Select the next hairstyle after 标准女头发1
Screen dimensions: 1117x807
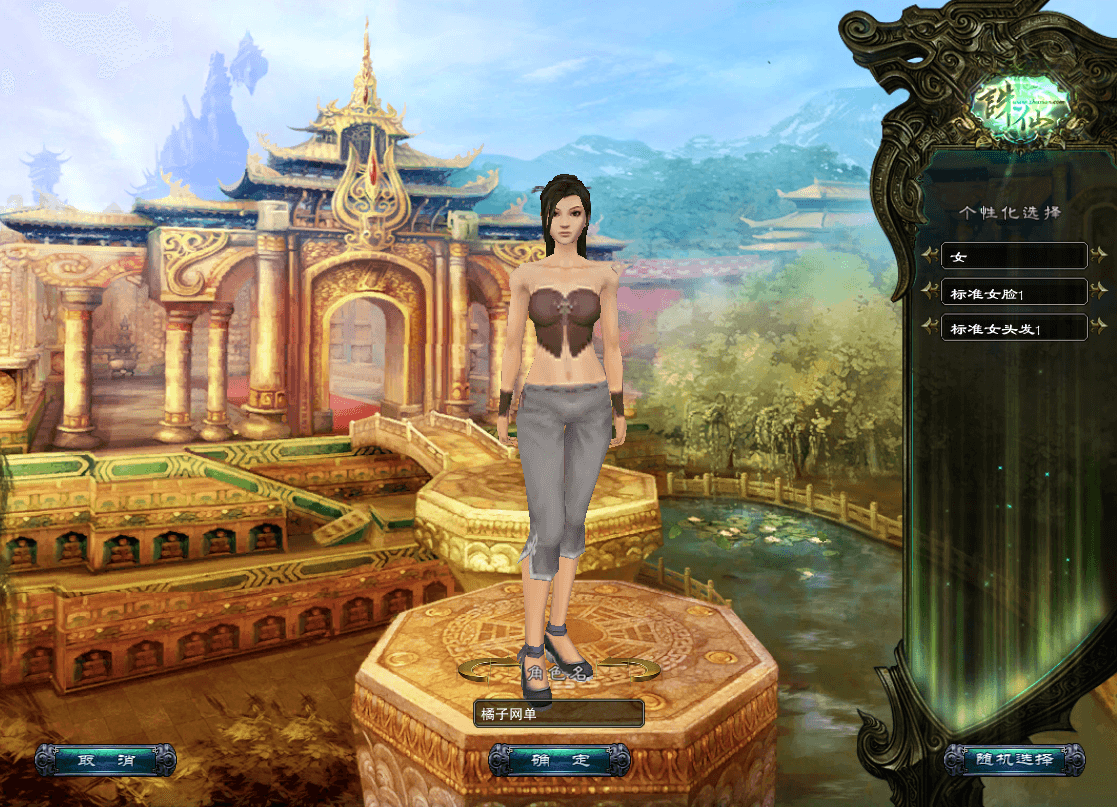[1098, 327]
